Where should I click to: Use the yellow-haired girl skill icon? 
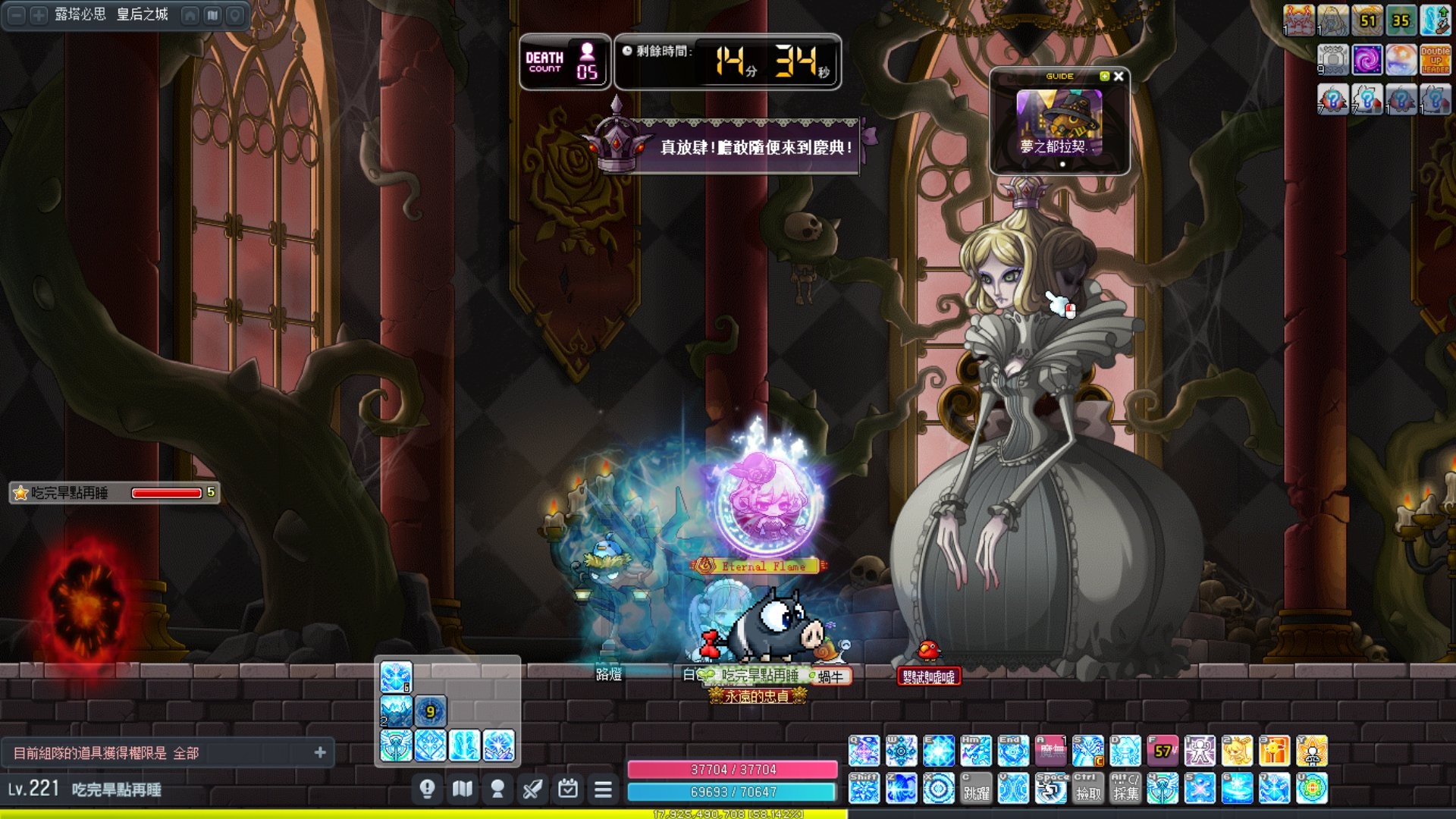pyautogui.click(x=1238, y=751)
